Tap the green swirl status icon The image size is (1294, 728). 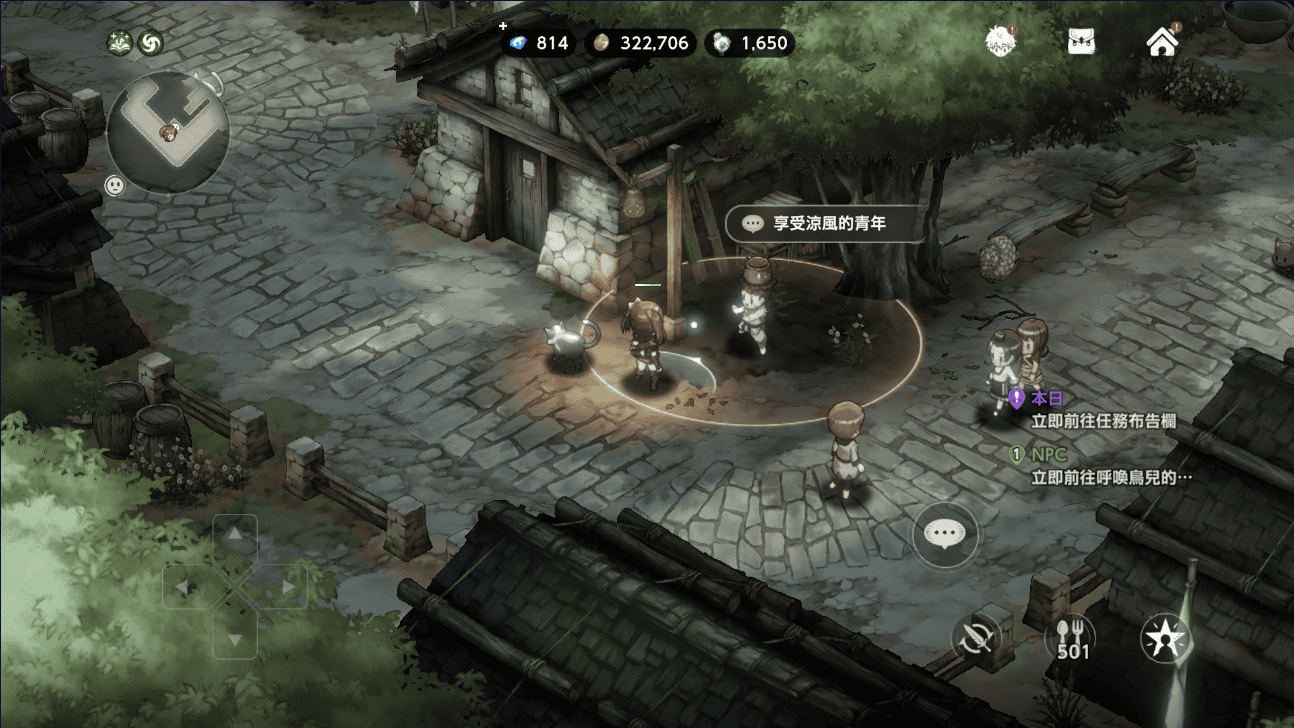coord(150,43)
